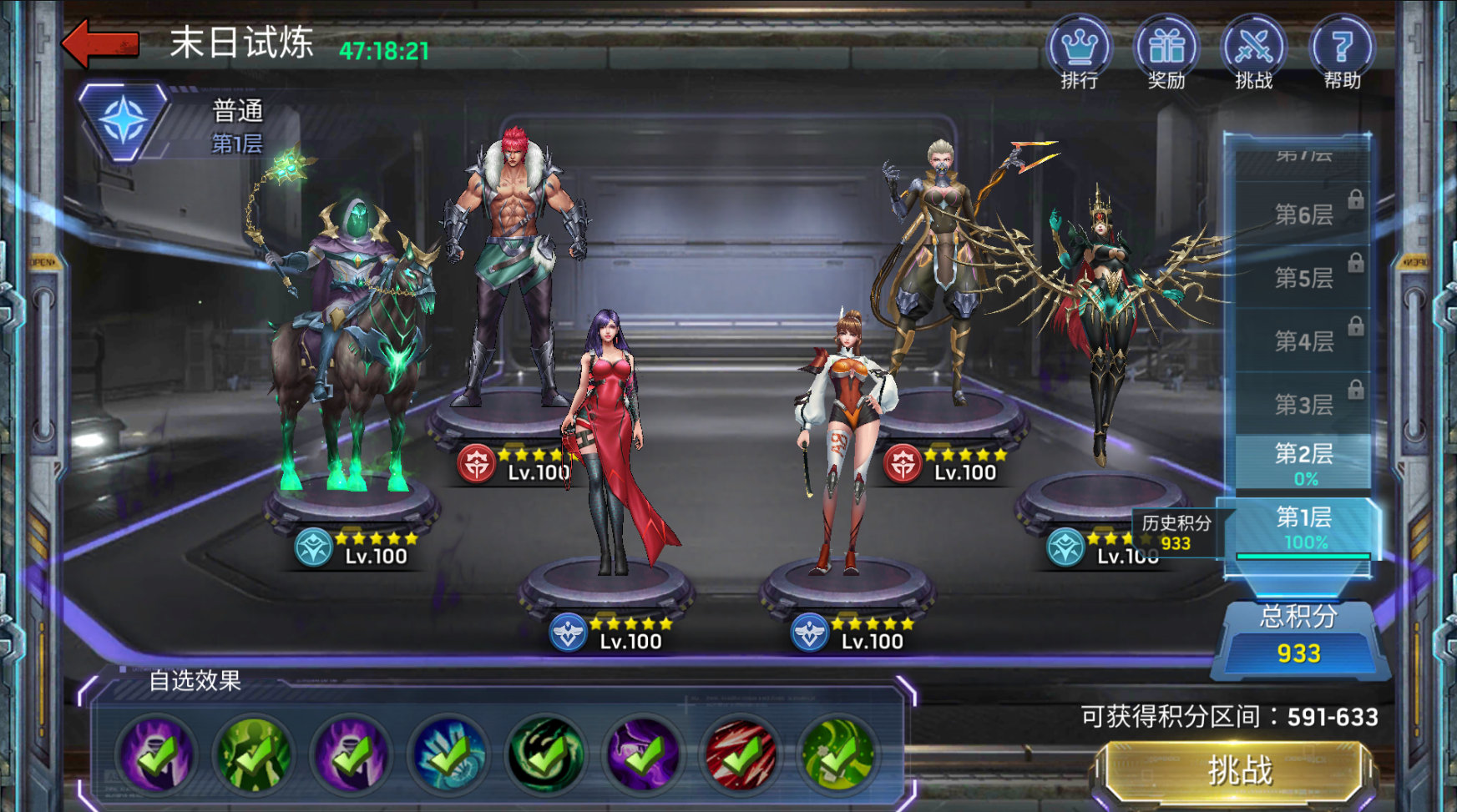Open the 排行 ranking screen
Viewport: 1457px width, 812px height.
click(1079, 51)
